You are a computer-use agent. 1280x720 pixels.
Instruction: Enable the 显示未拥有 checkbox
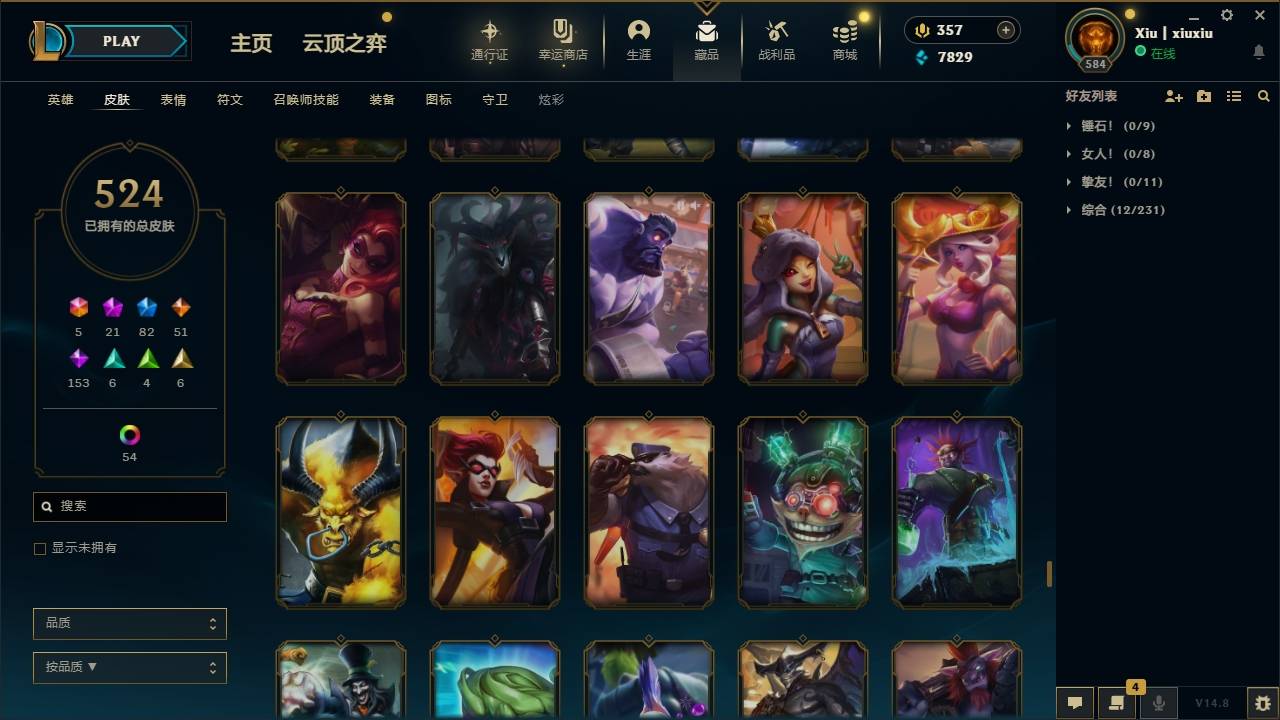(40, 548)
